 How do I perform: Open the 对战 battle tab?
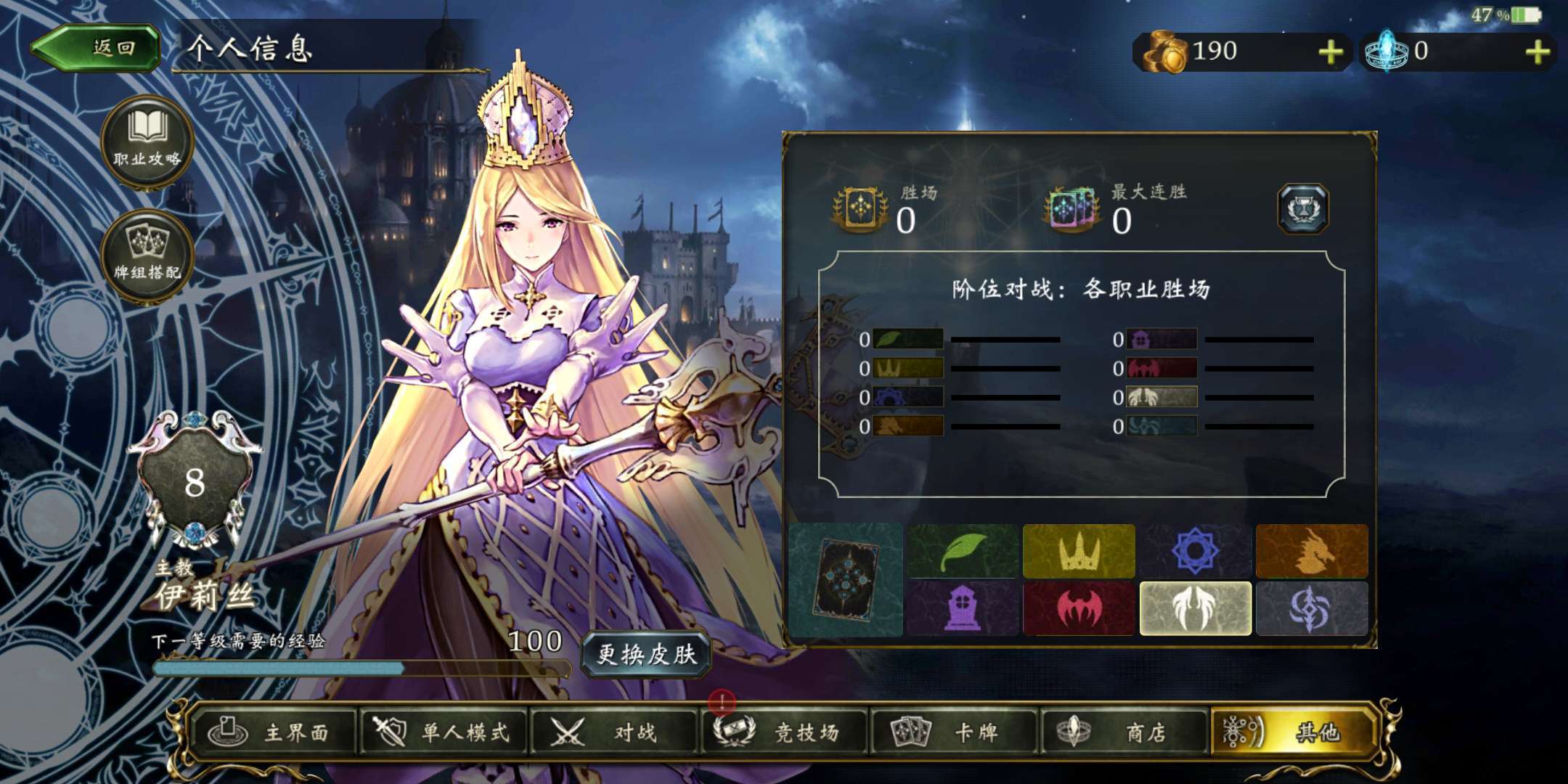[x=613, y=732]
